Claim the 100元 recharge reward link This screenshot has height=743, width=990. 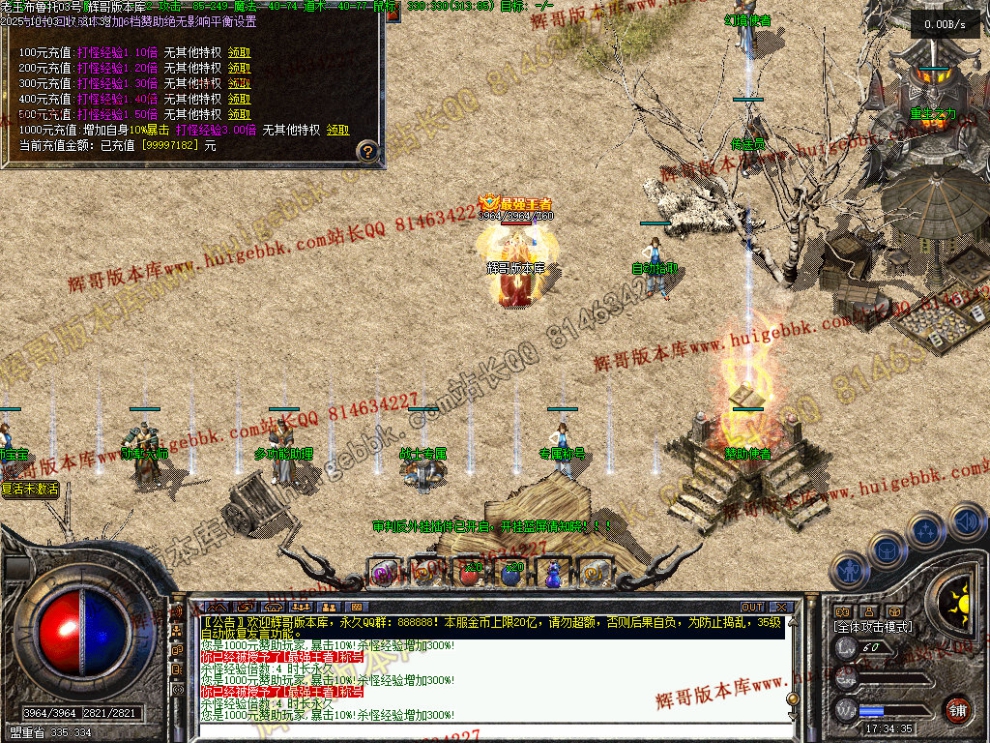coord(239,52)
